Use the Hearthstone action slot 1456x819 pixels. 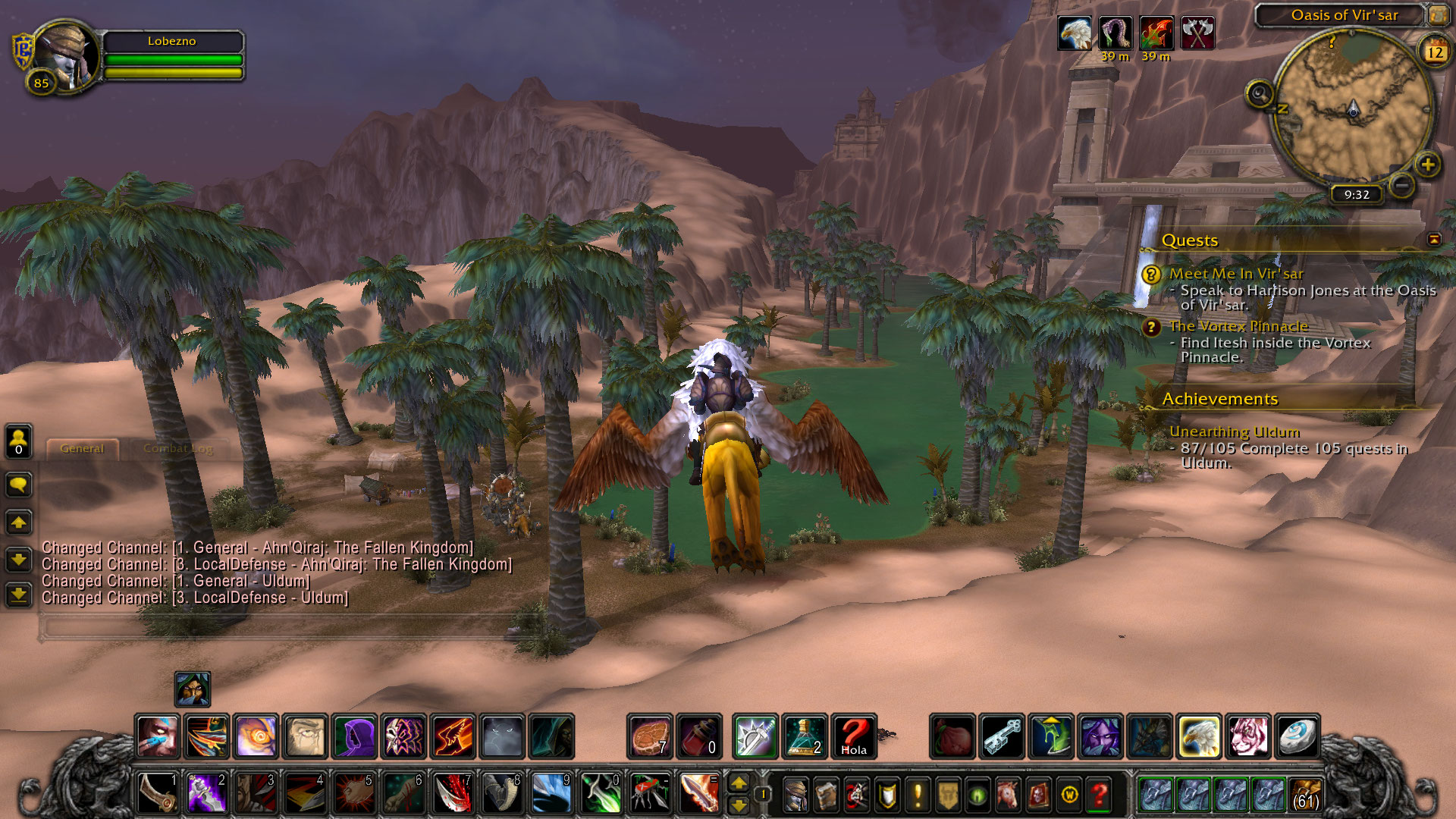[x=1297, y=736]
